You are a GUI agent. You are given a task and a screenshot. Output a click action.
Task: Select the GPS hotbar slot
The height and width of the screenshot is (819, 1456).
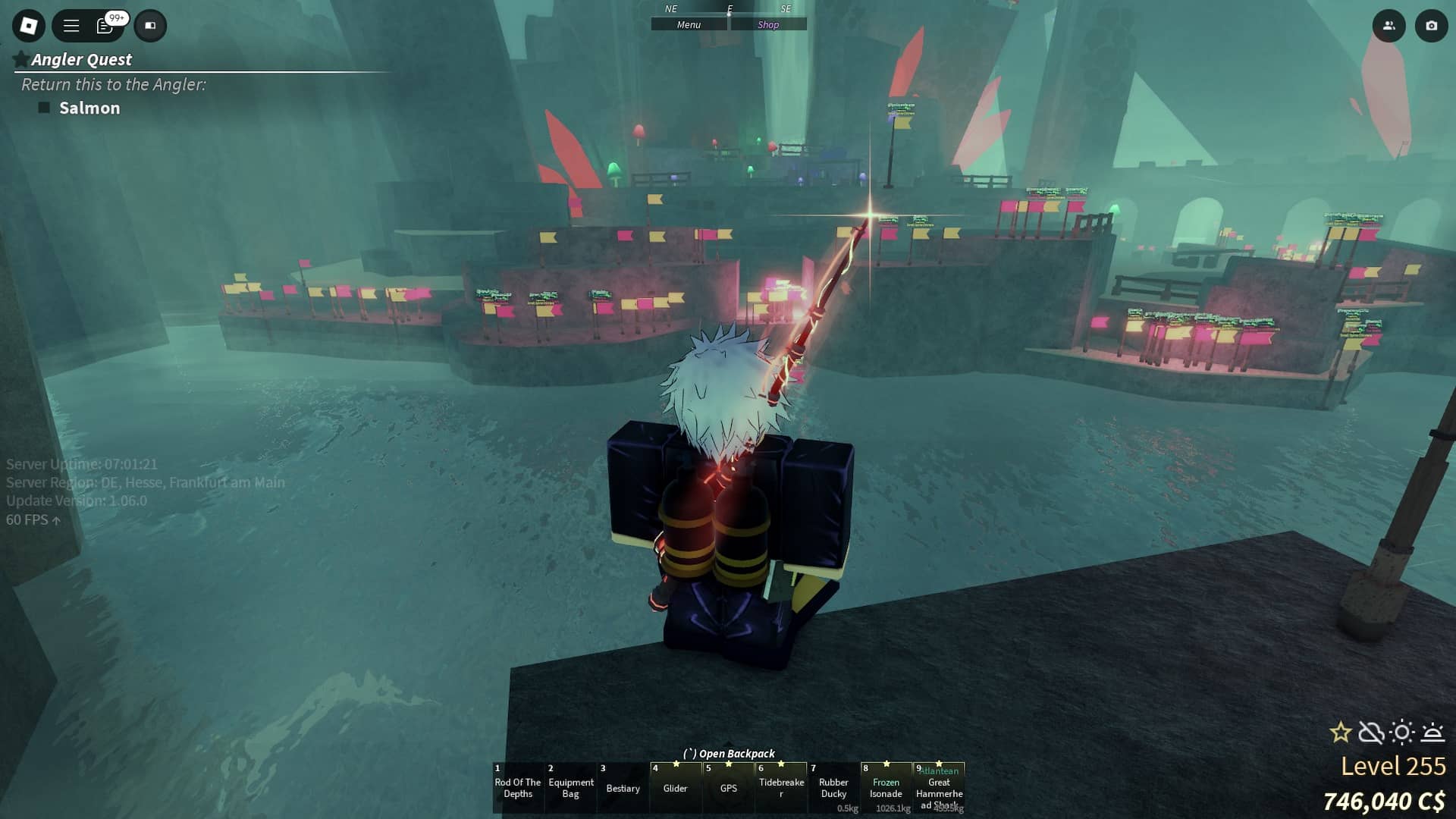point(728,788)
